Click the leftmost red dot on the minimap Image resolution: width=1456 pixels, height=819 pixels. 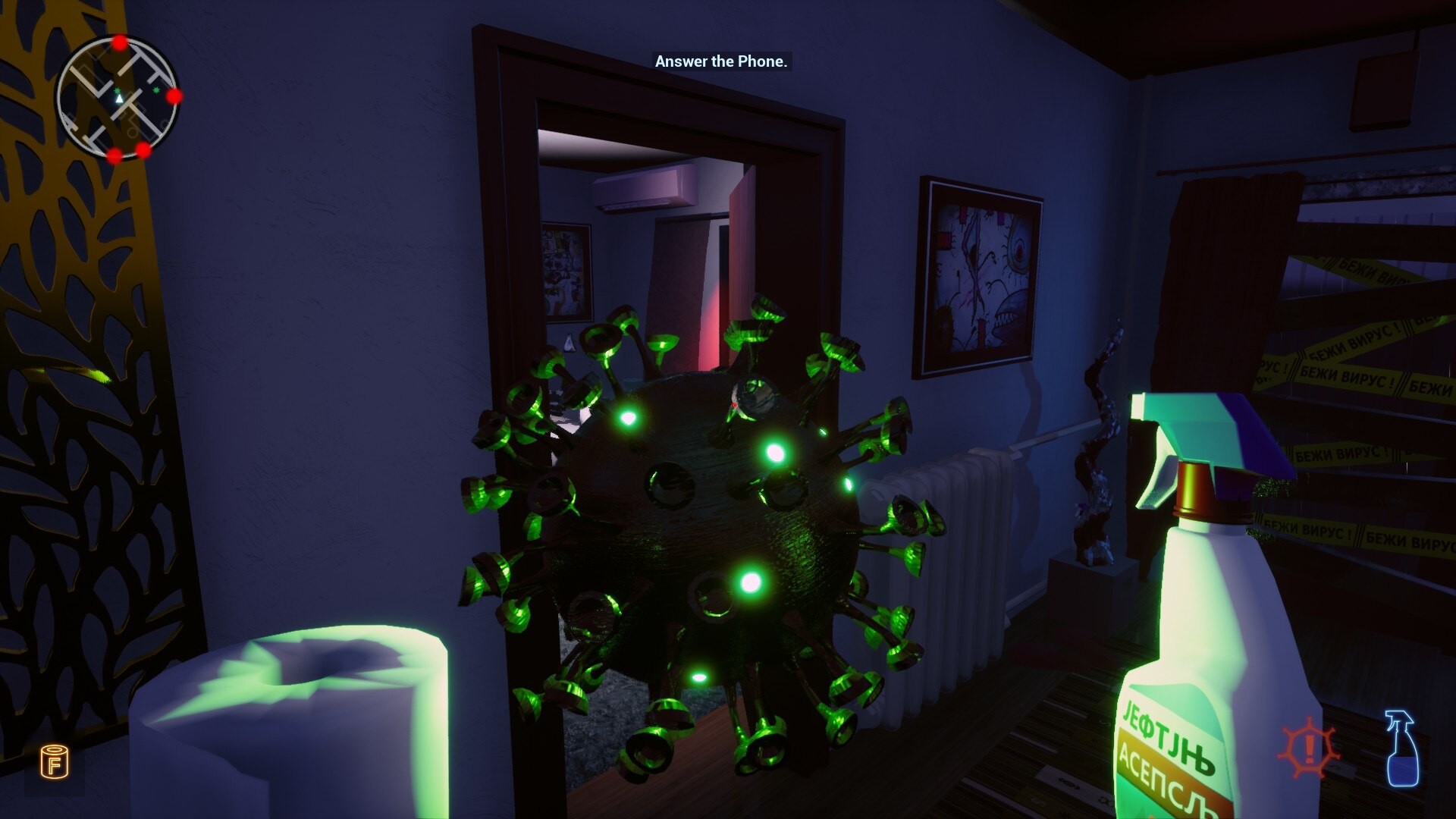pyautogui.click(x=113, y=154)
